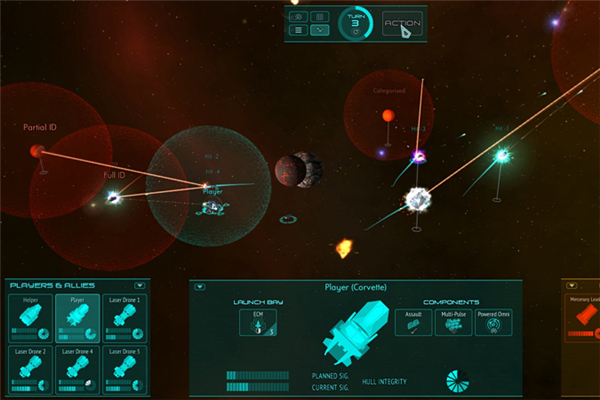Screen dimensions: 600x400
Task: Toggle the radar sweep view button
Action: tap(297, 17)
